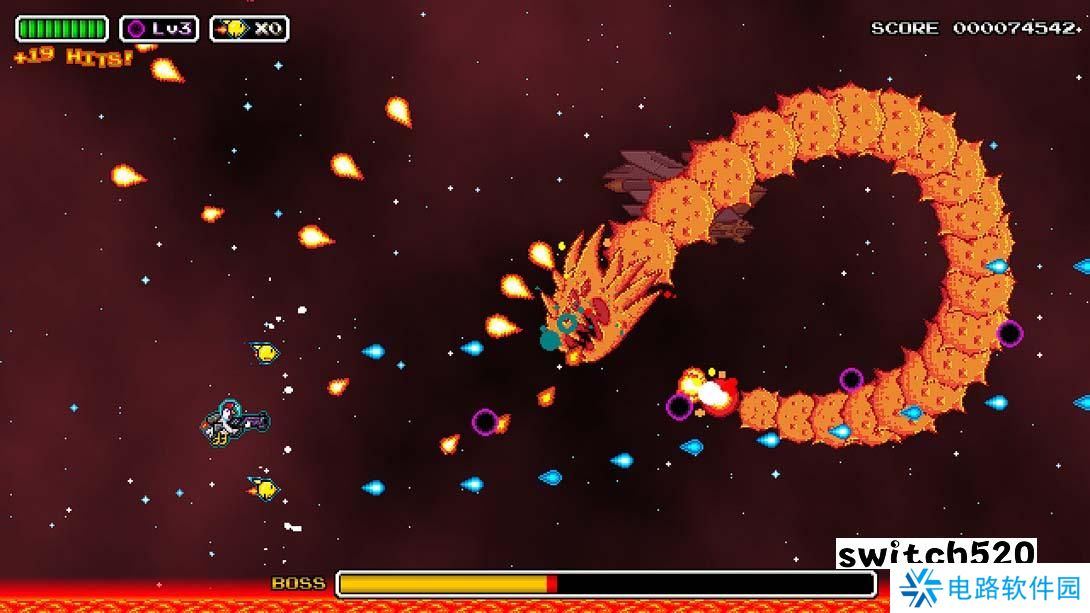
Task: Click the Lv3 weapon level indicator
Action: point(159,29)
